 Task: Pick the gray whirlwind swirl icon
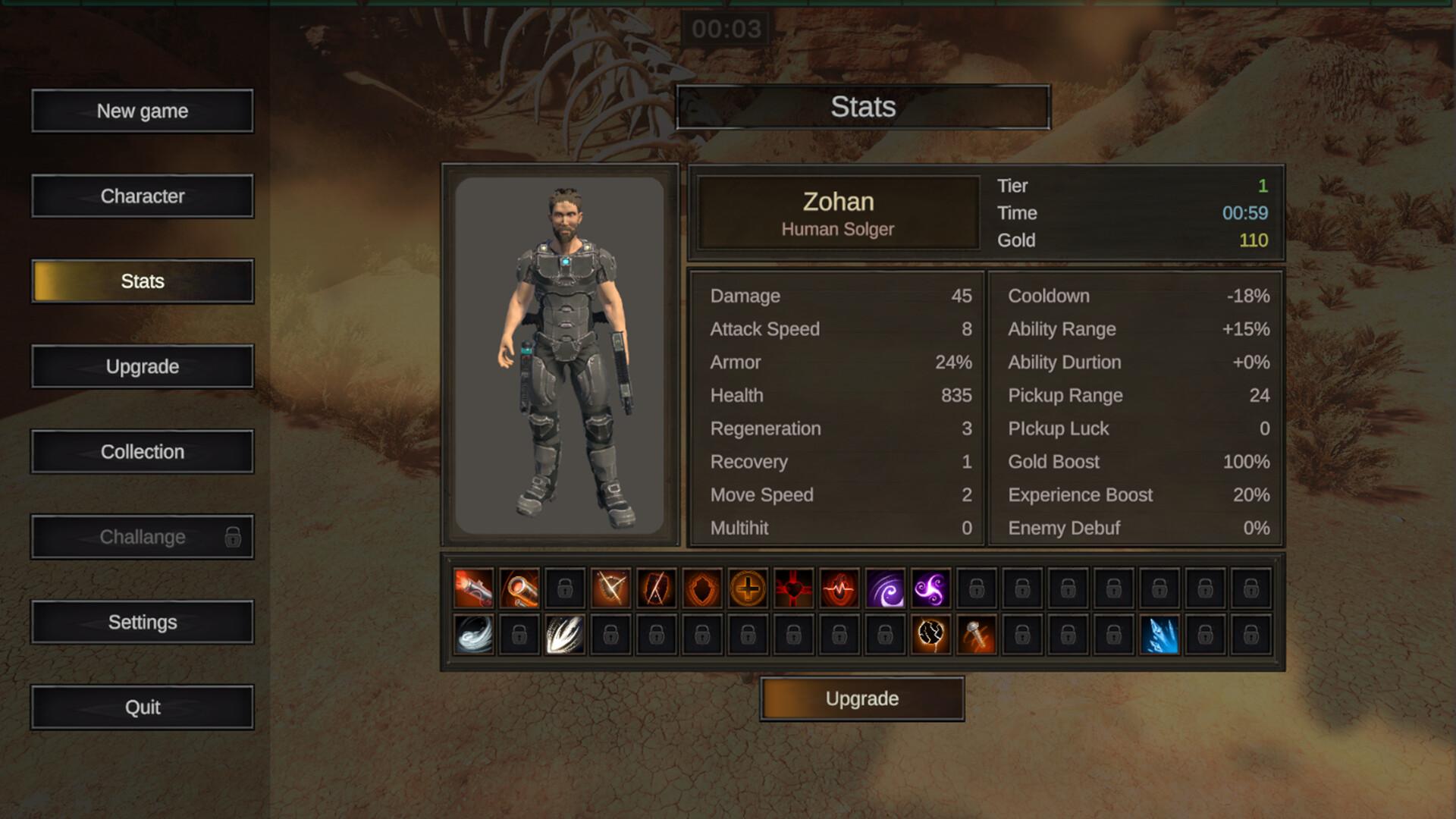474,635
